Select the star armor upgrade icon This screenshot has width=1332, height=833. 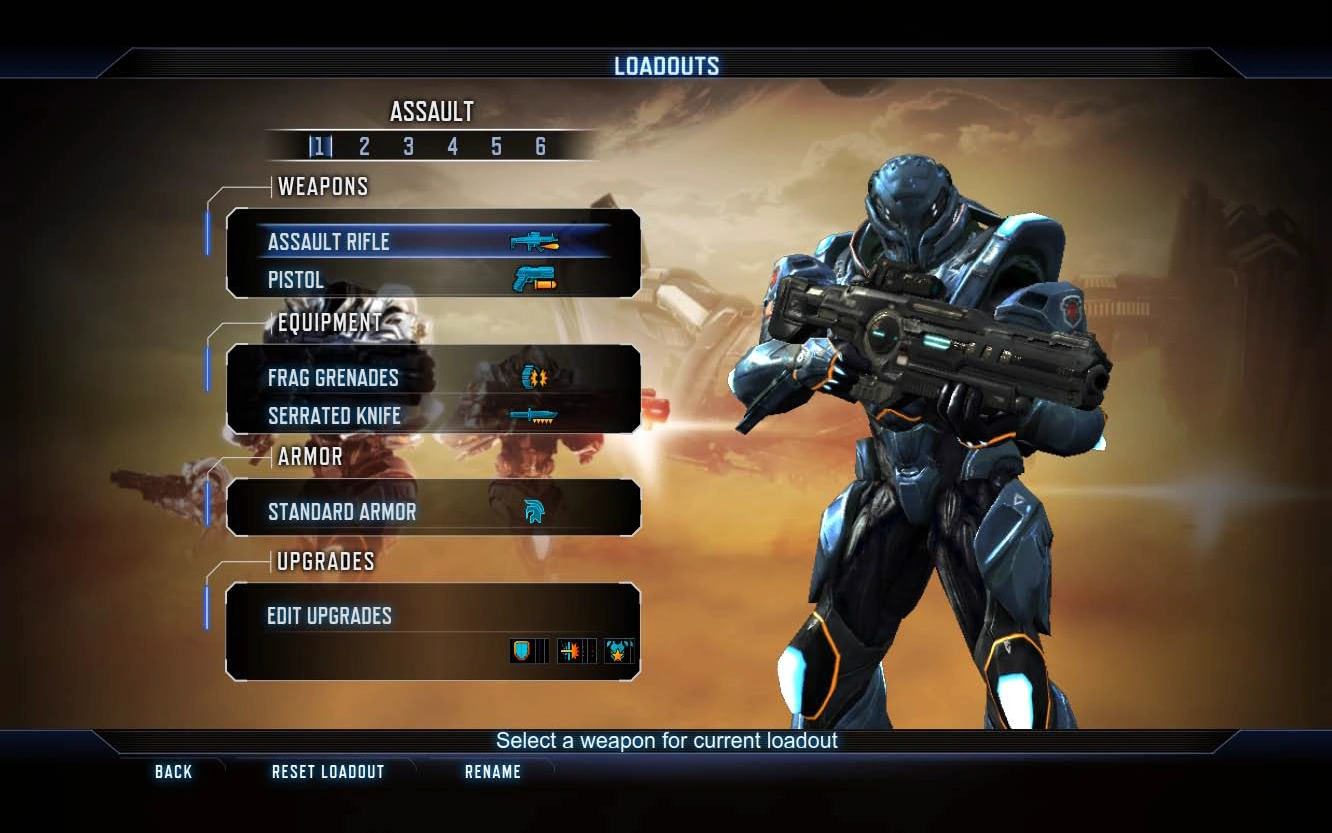[x=619, y=651]
